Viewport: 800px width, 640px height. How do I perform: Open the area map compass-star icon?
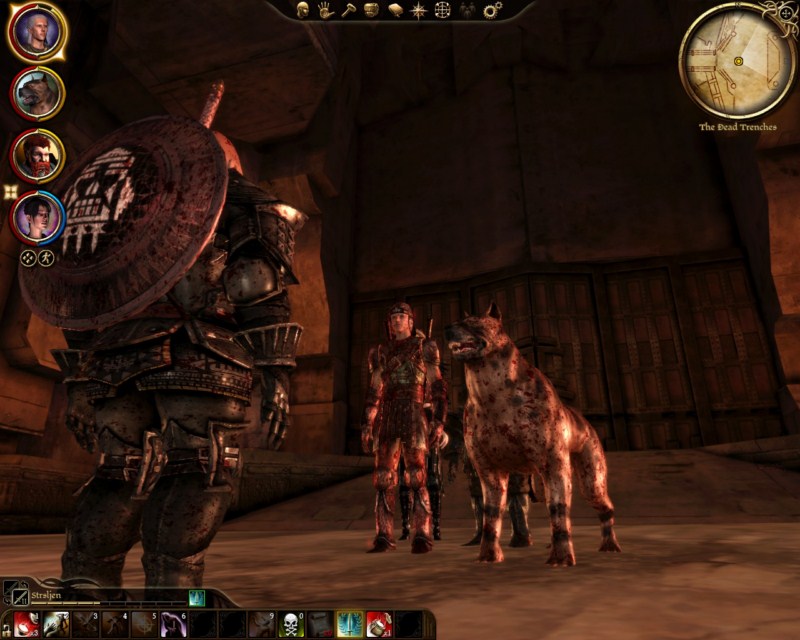pyautogui.click(x=418, y=10)
